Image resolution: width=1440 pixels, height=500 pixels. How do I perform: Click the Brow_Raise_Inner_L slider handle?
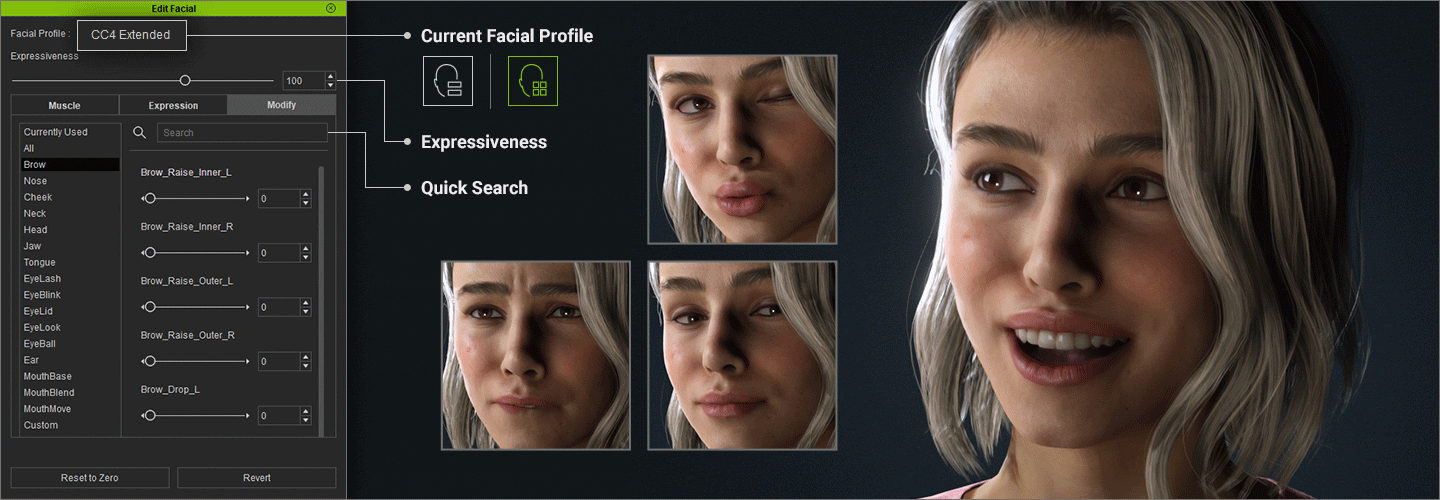[150, 199]
